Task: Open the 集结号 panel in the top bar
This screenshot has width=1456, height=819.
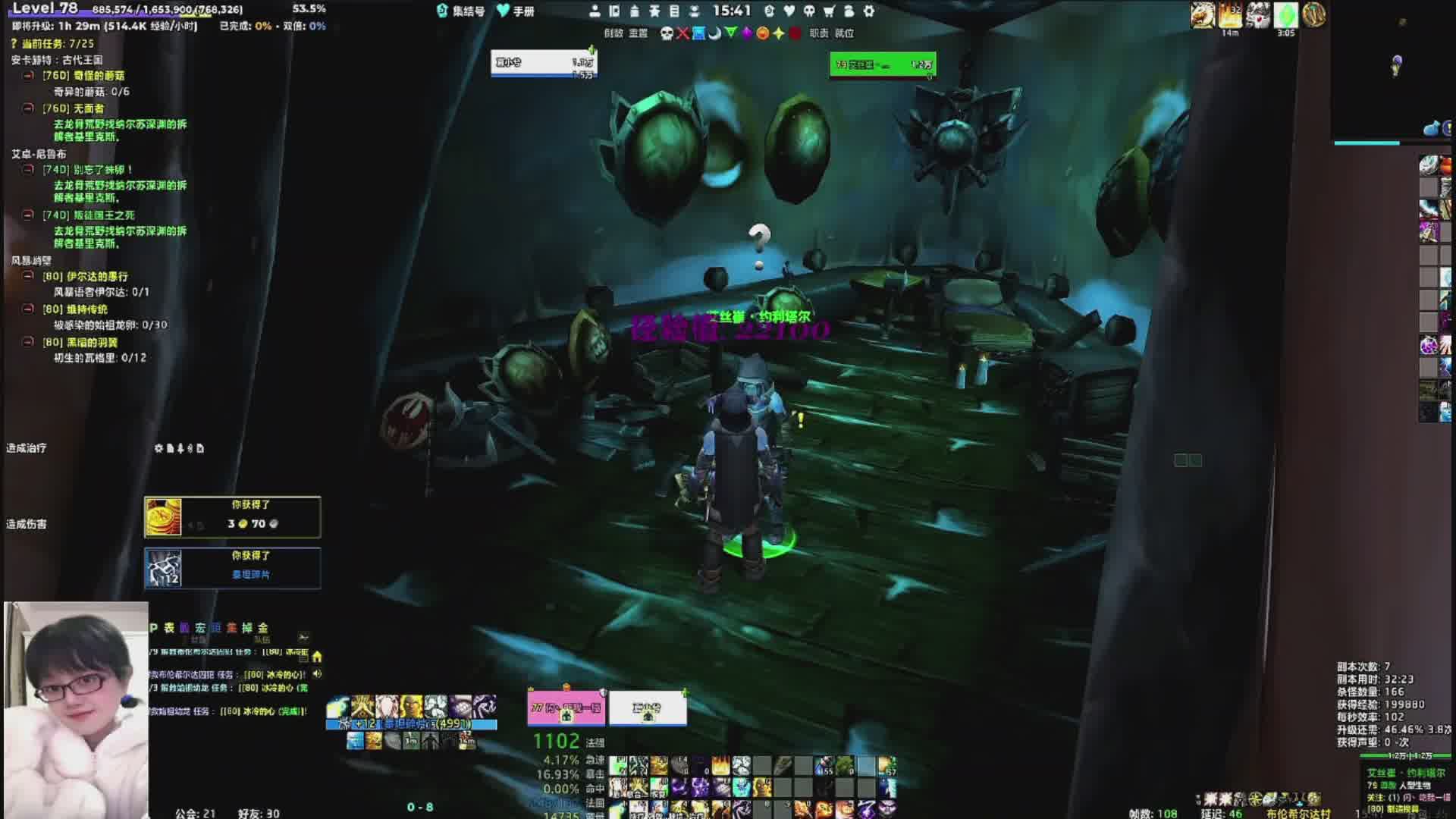Action: pos(461,11)
